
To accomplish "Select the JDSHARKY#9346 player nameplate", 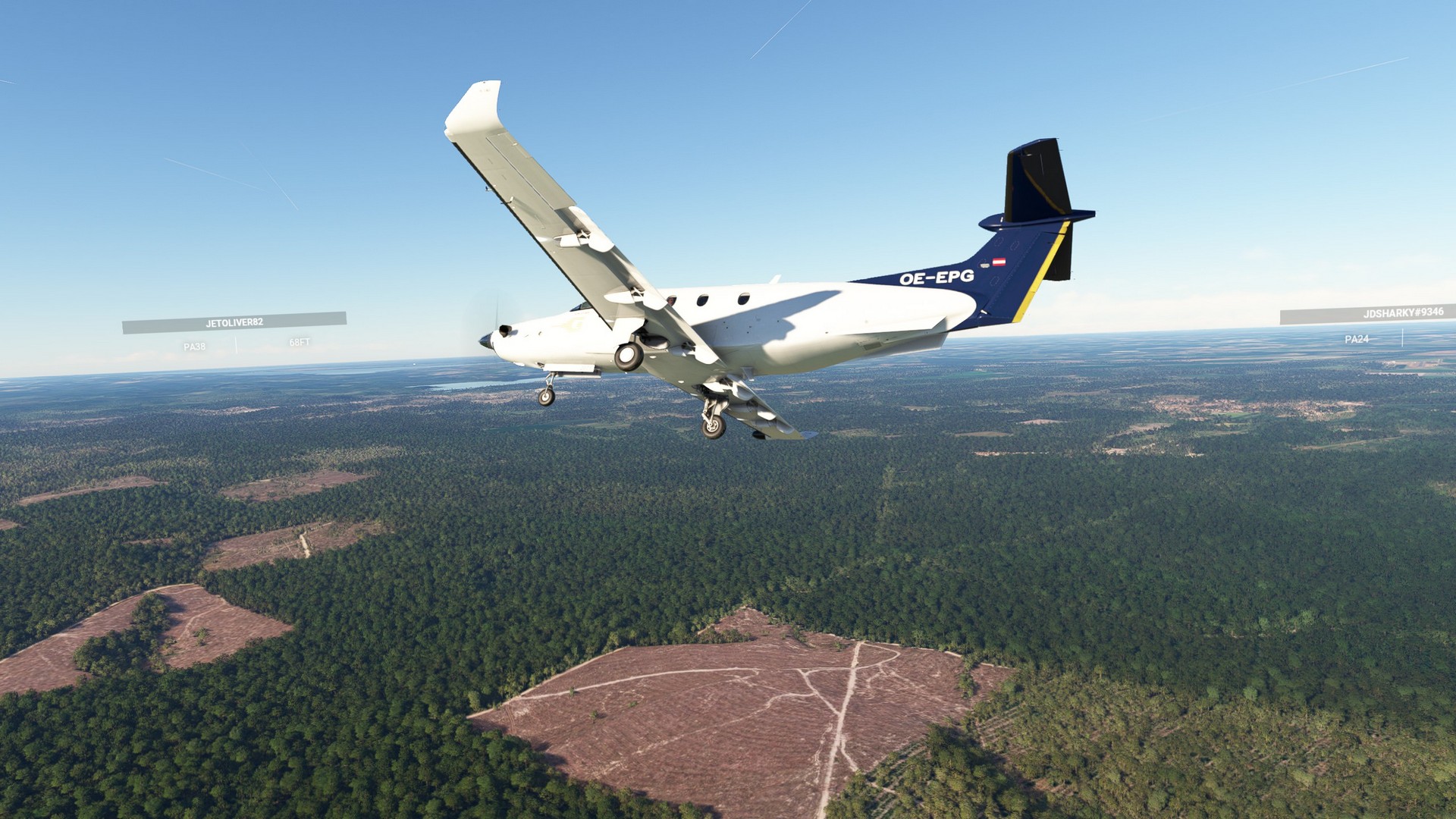I will coord(1367,313).
